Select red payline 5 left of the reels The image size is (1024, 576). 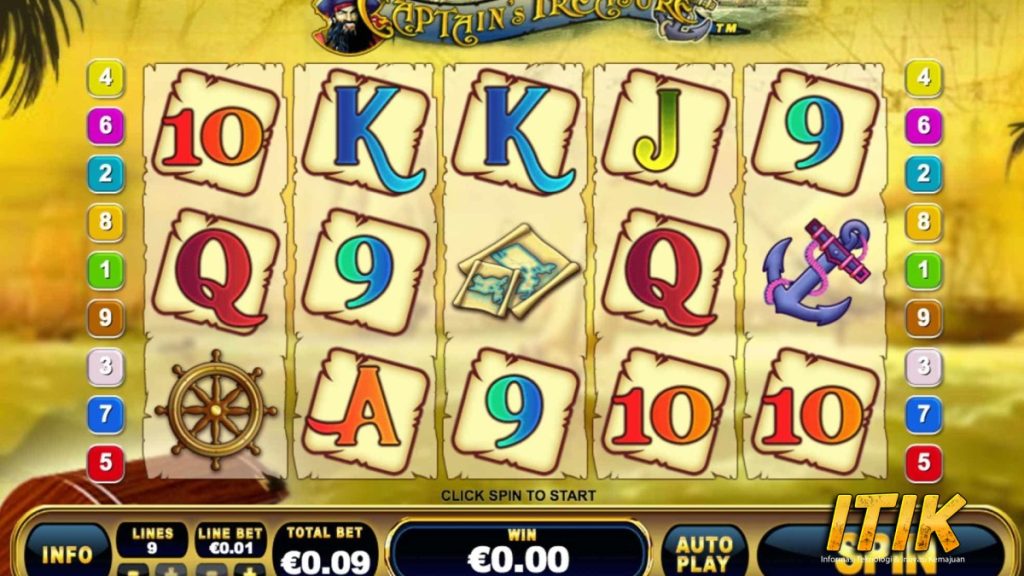click(x=105, y=463)
